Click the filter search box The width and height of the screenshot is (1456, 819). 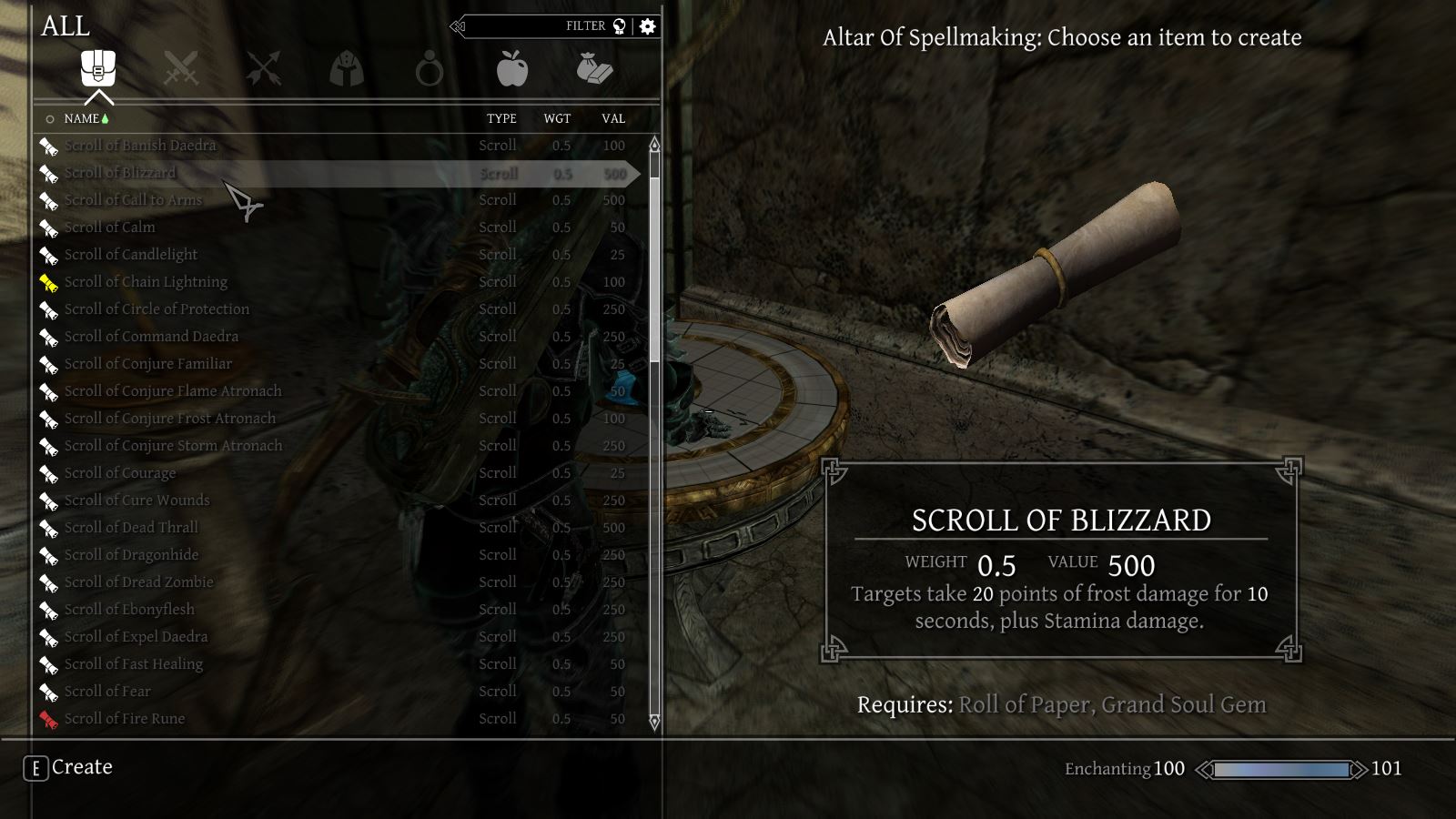click(x=546, y=26)
